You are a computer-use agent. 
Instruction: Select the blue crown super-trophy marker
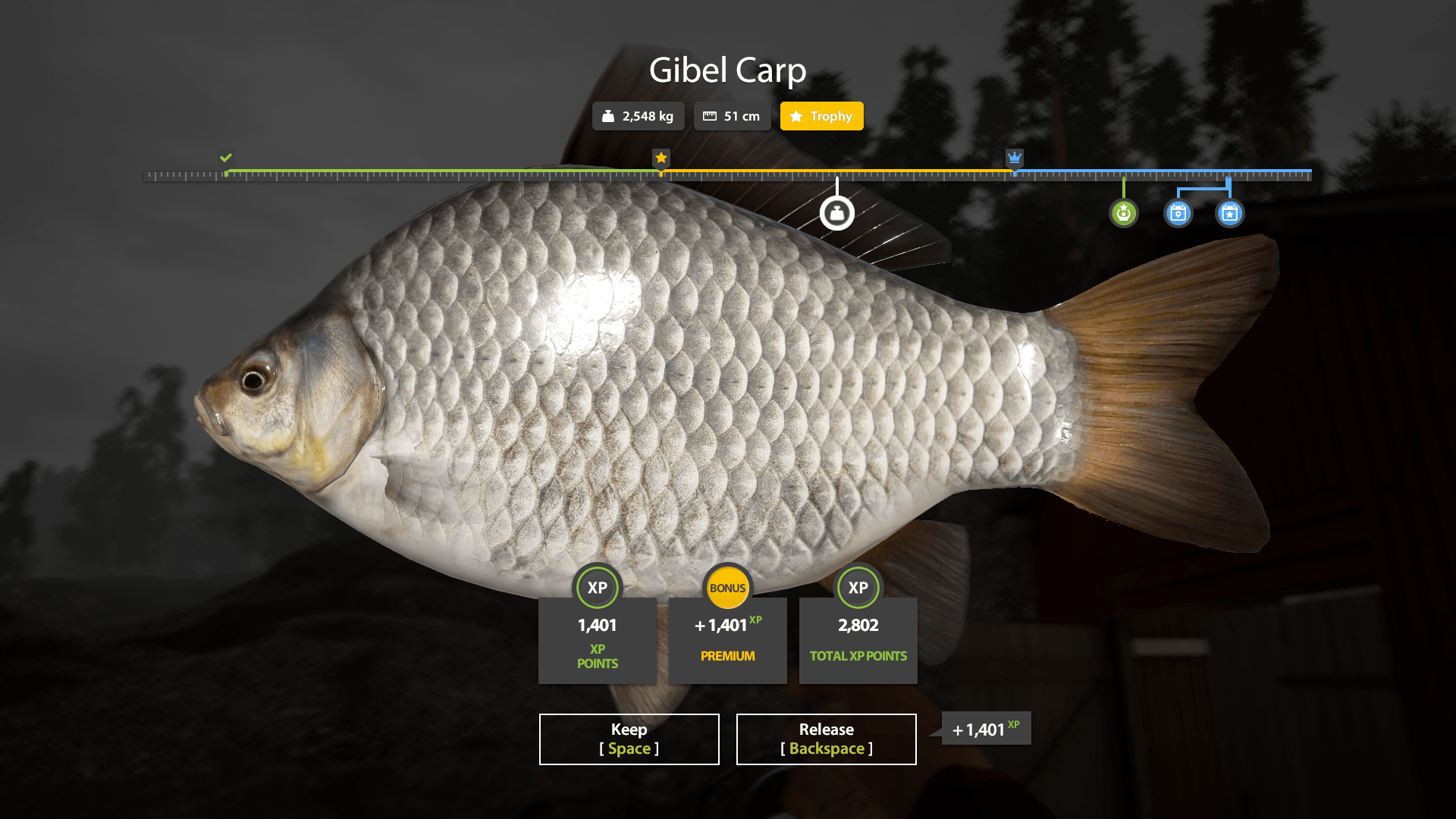coord(1015,158)
